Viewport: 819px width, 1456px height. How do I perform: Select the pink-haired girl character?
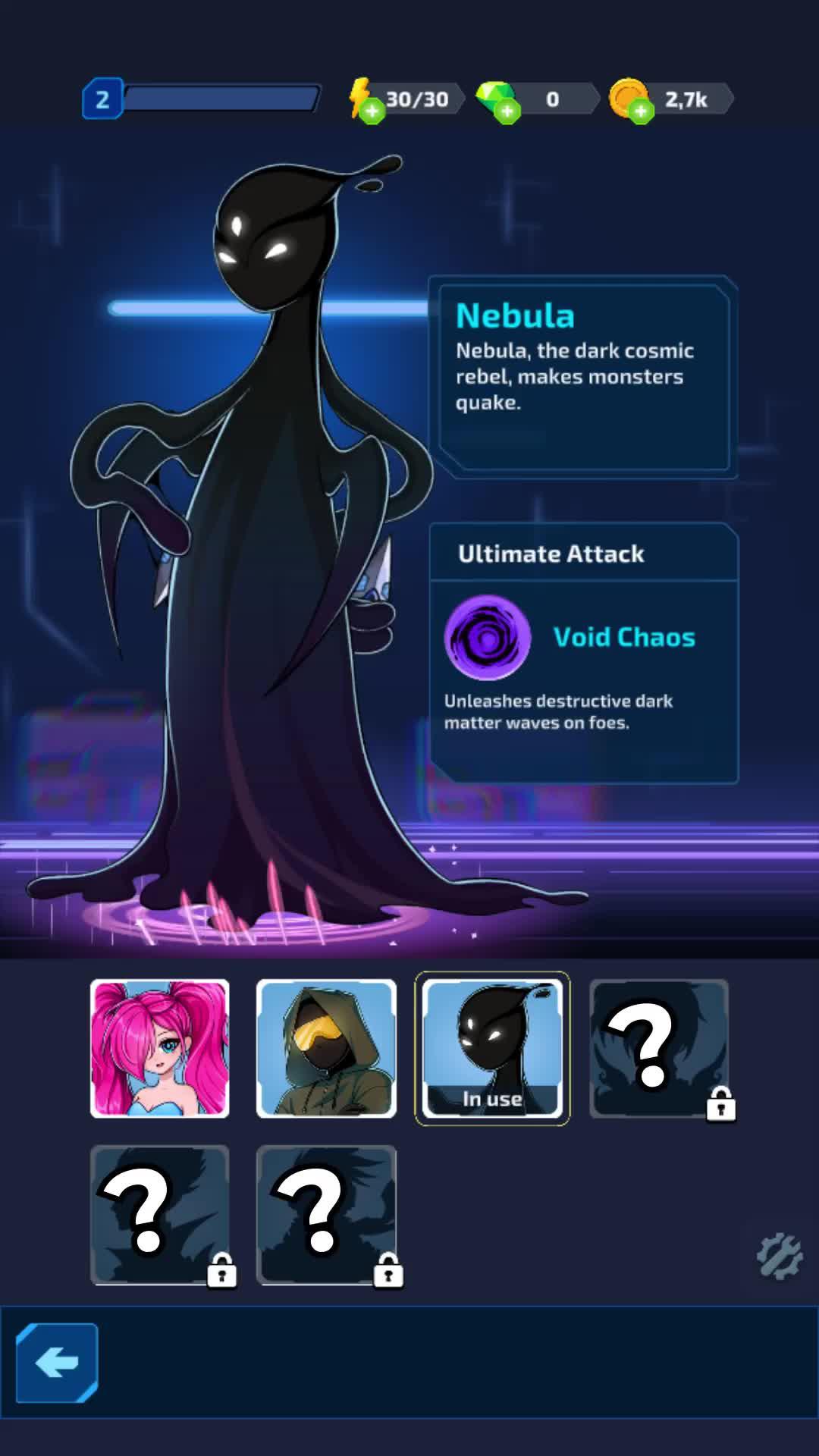[159, 1048]
